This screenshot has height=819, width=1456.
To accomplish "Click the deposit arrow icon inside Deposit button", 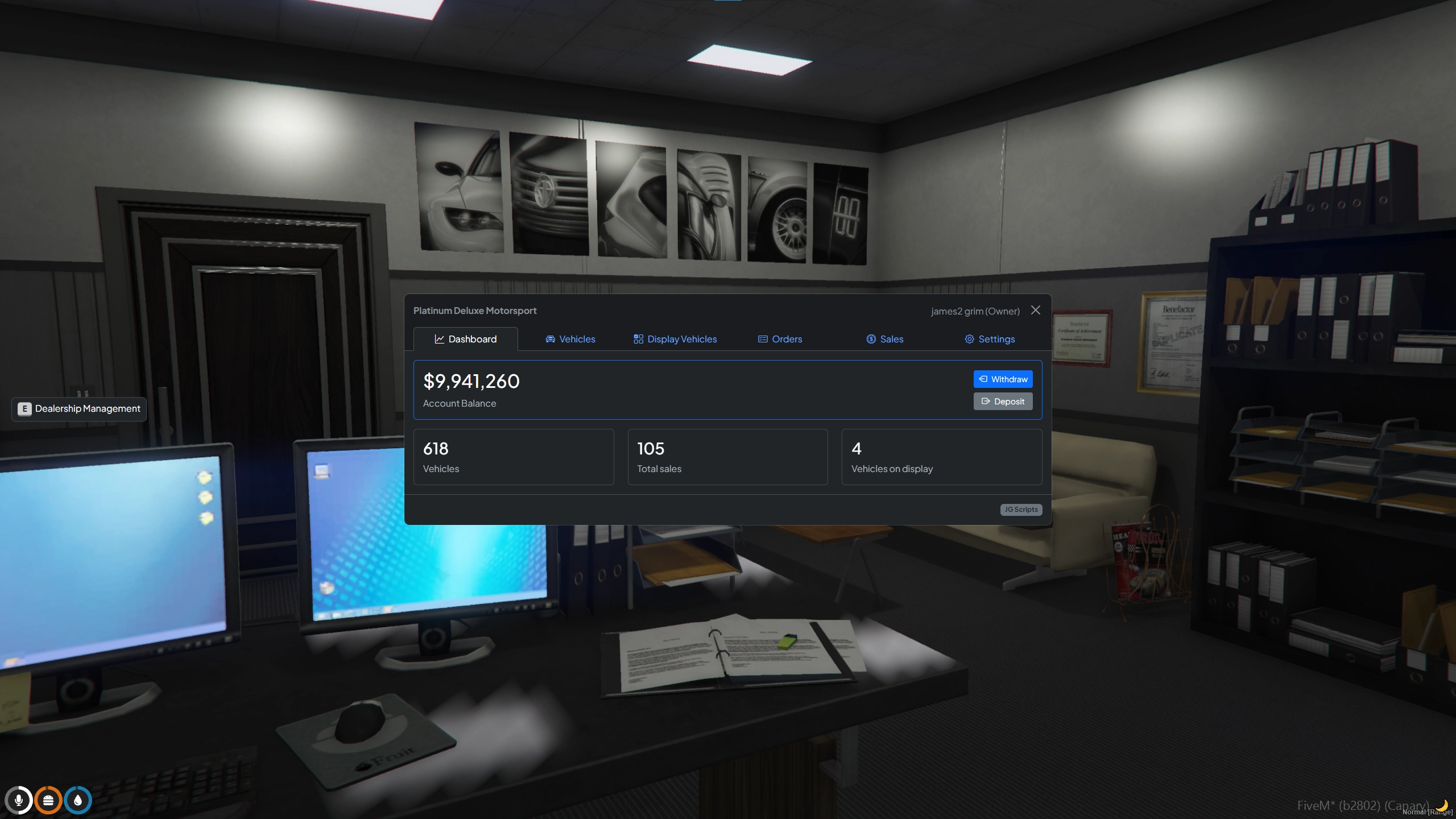I will click(x=985, y=401).
